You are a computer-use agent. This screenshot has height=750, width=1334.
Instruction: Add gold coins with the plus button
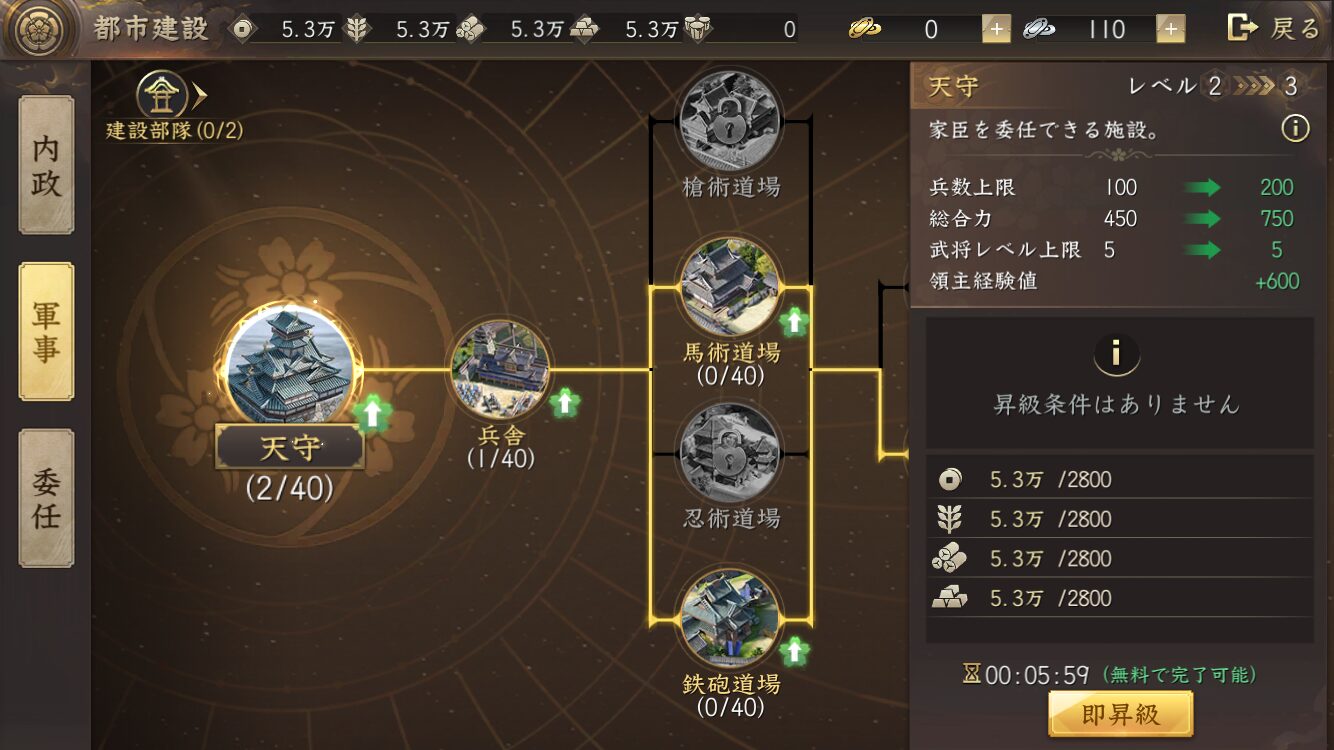click(x=996, y=29)
